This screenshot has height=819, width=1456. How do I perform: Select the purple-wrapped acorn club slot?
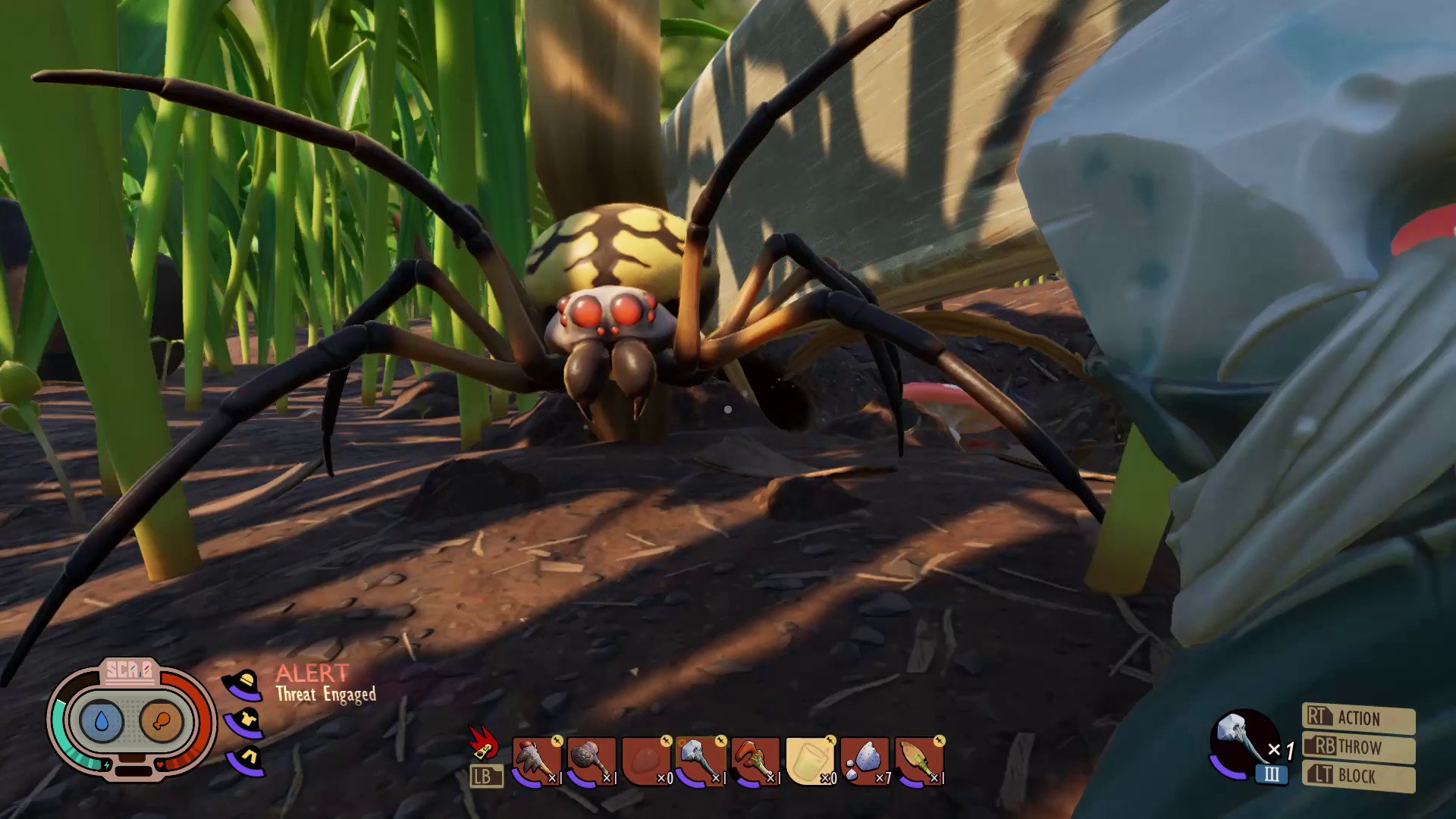pos(591,761)
